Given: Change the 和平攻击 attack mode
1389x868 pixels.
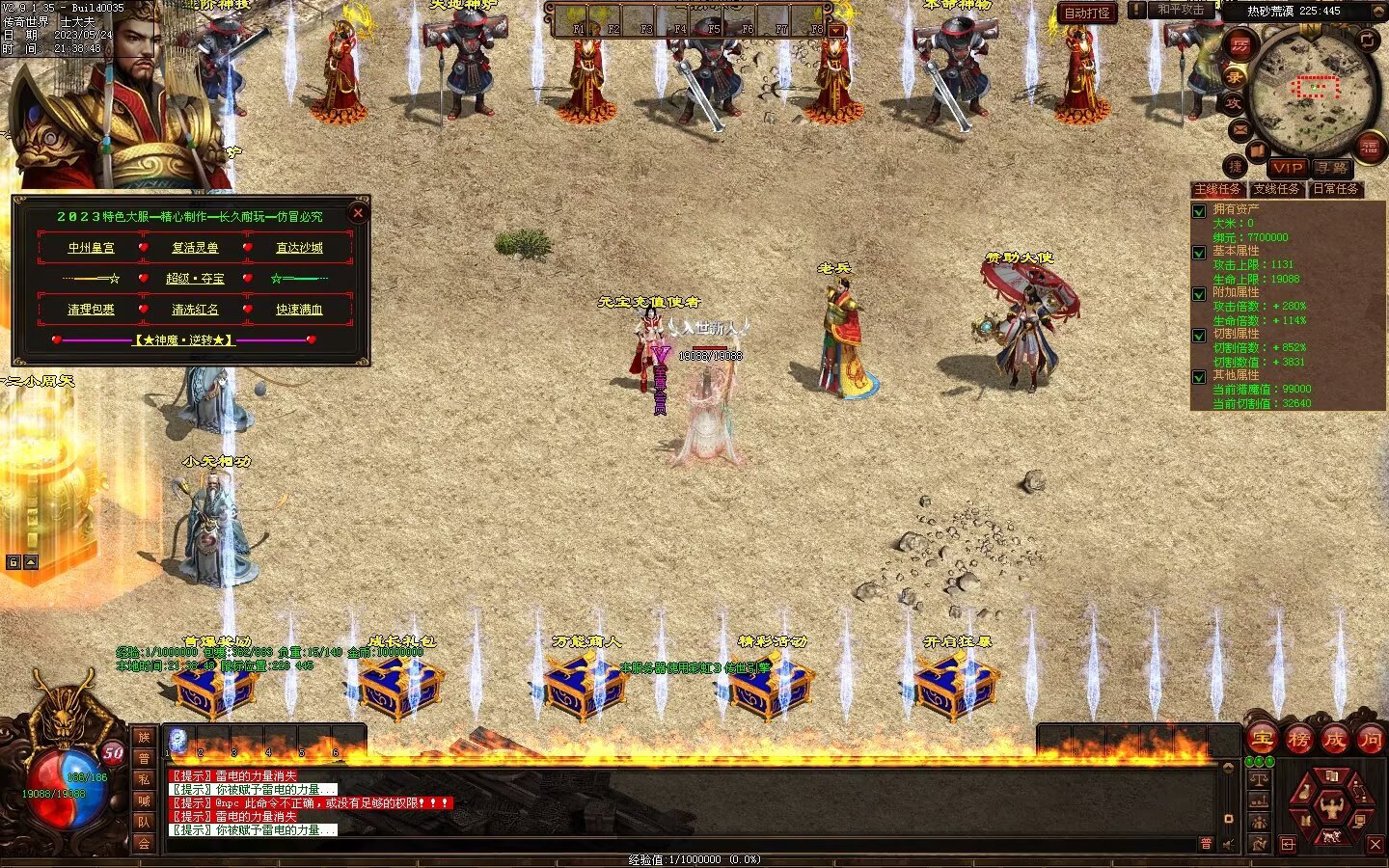Looking at the screenshot, I should point(1181,10).
